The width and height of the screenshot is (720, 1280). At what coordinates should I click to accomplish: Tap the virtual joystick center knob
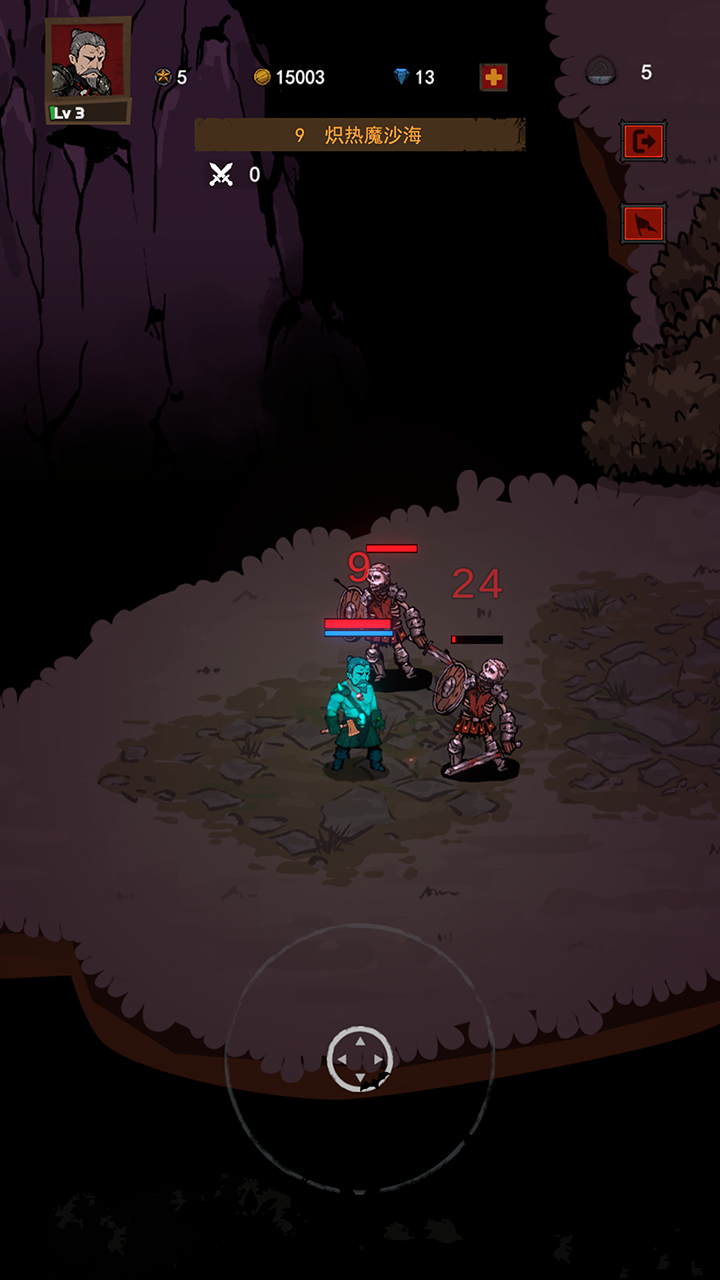pyautogui.click(x=360, y=1058)
